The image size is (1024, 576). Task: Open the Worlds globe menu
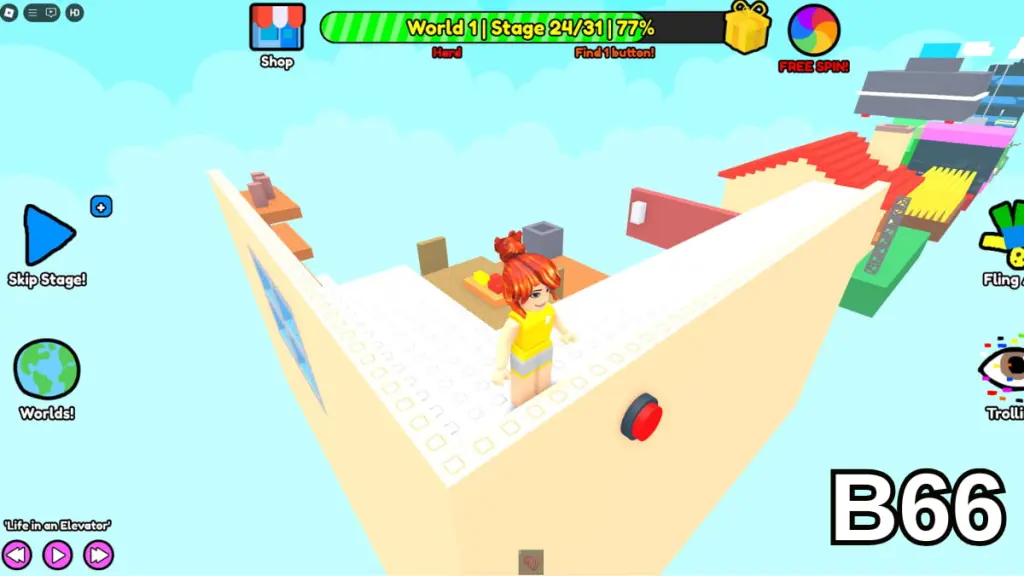(x=46, y=369)
